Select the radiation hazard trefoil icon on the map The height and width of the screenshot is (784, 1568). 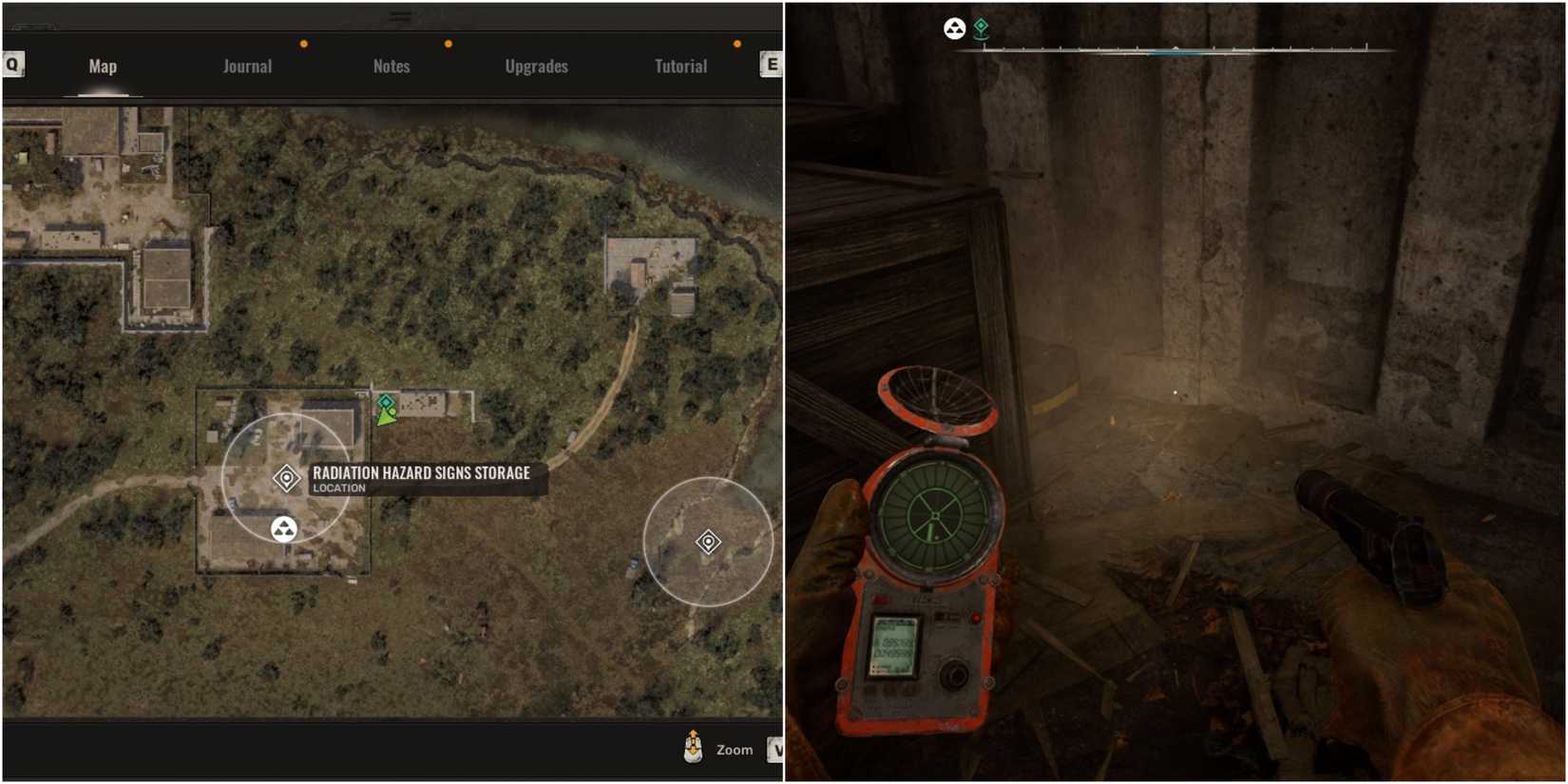click(x=284, y=528)
